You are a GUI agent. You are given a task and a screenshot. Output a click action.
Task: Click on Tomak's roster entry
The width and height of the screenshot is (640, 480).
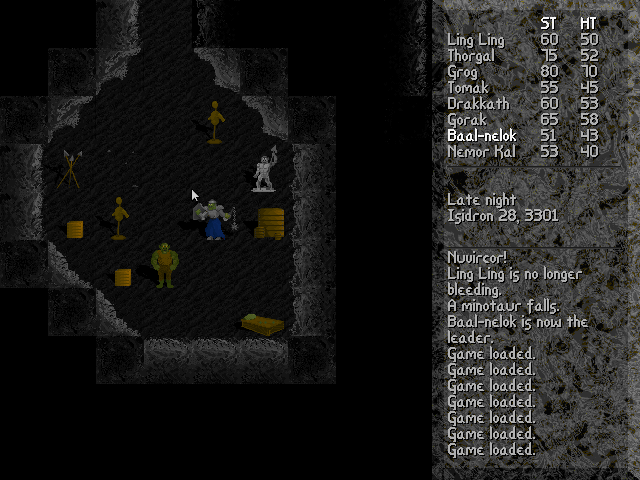tap(468, 88)
